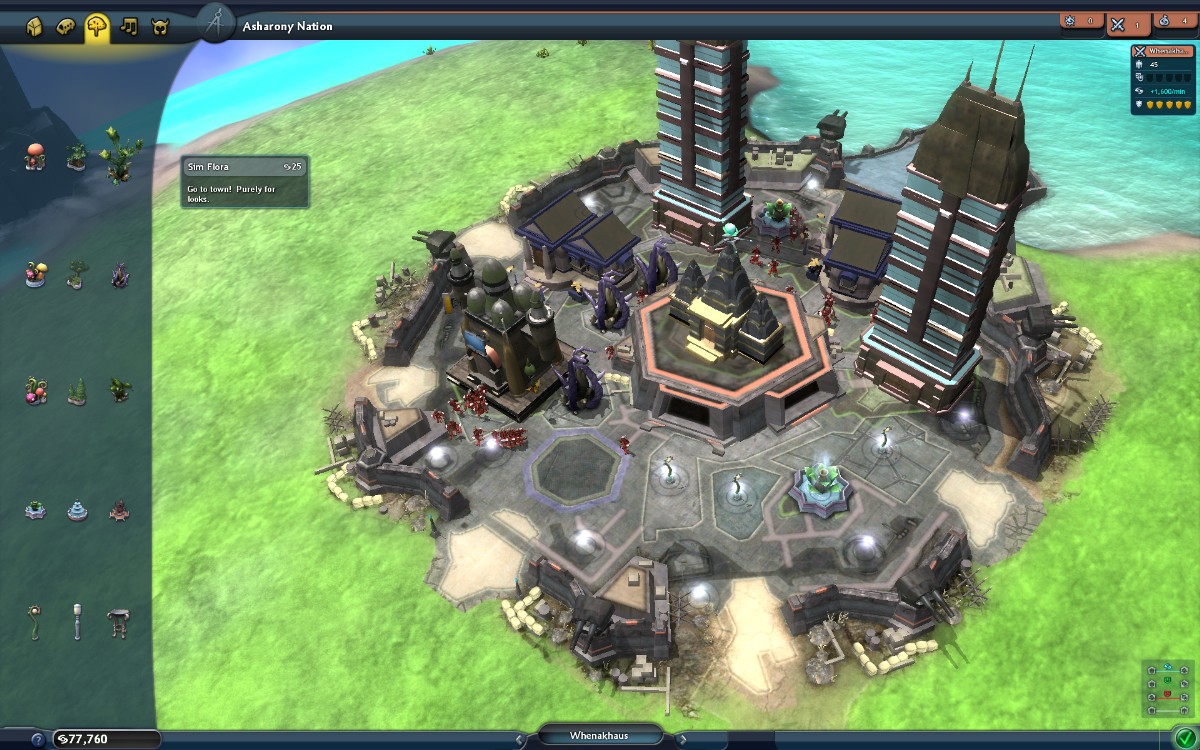Pick the twin pine trees decoration
1200x750 pixels.
click(x=77, y=391)
